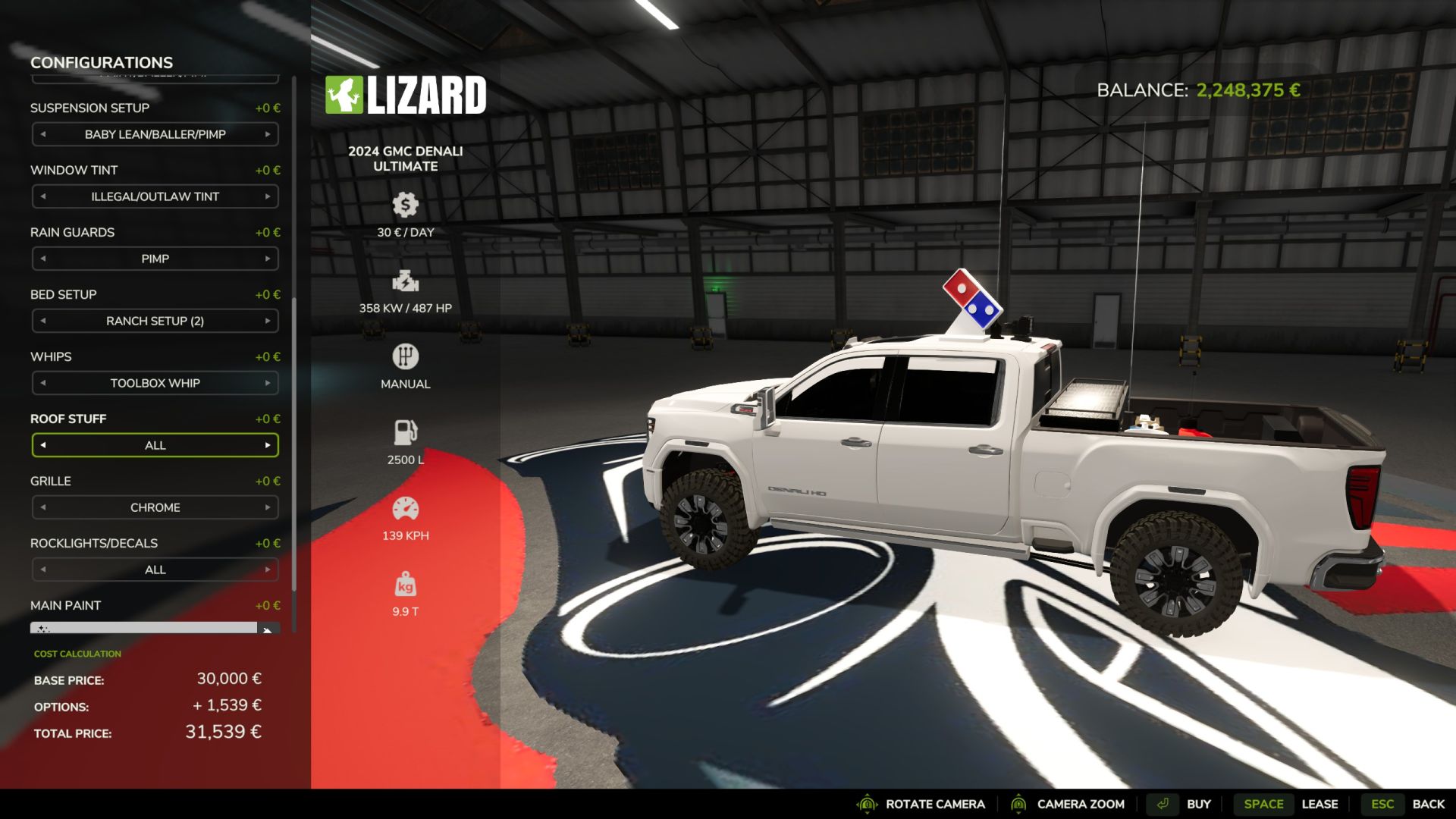Select previous Rocklights/Decals option
The image size is (1456, 819).
pos(43,570)
